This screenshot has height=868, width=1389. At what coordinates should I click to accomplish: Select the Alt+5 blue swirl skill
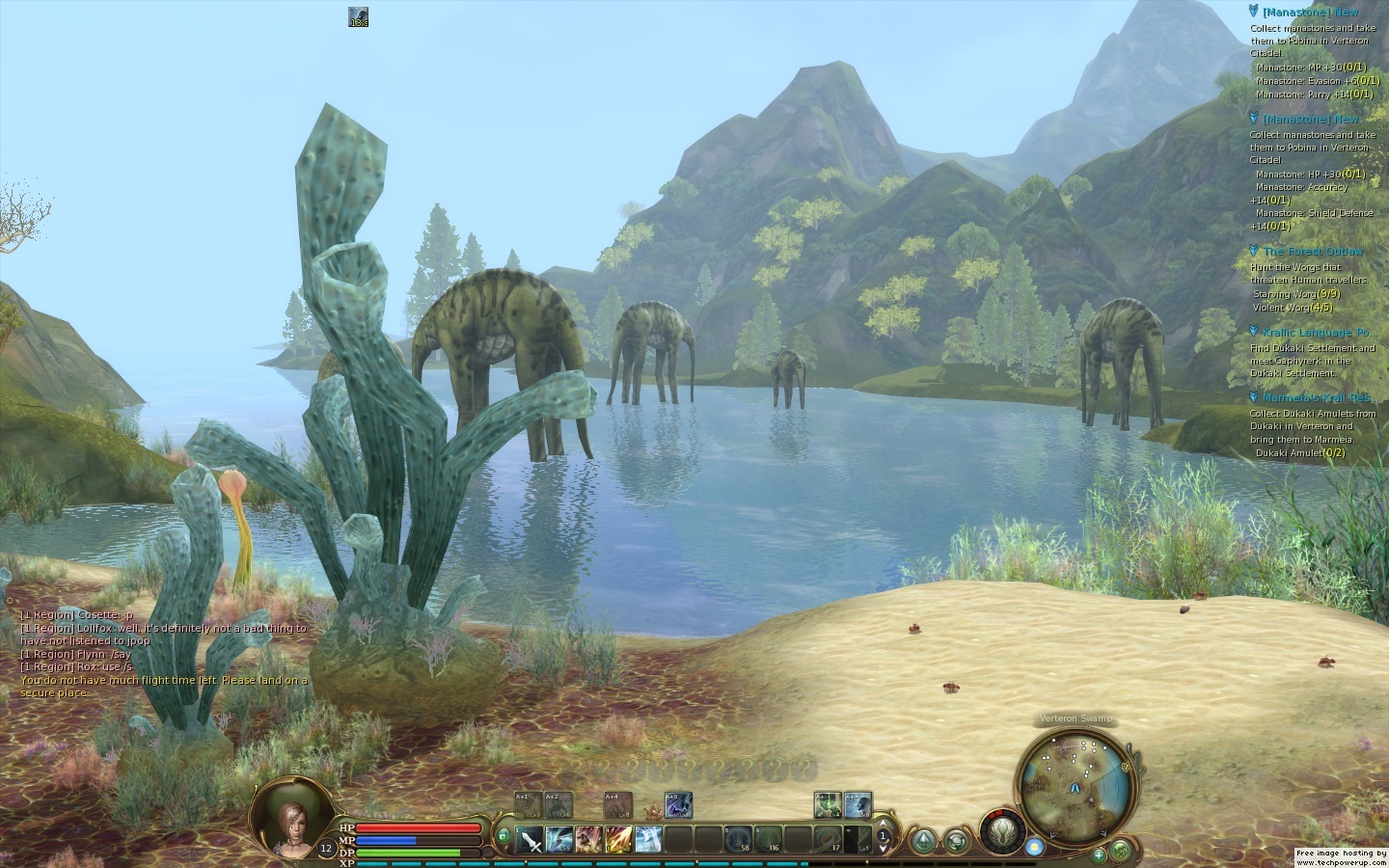coord(678,804)
